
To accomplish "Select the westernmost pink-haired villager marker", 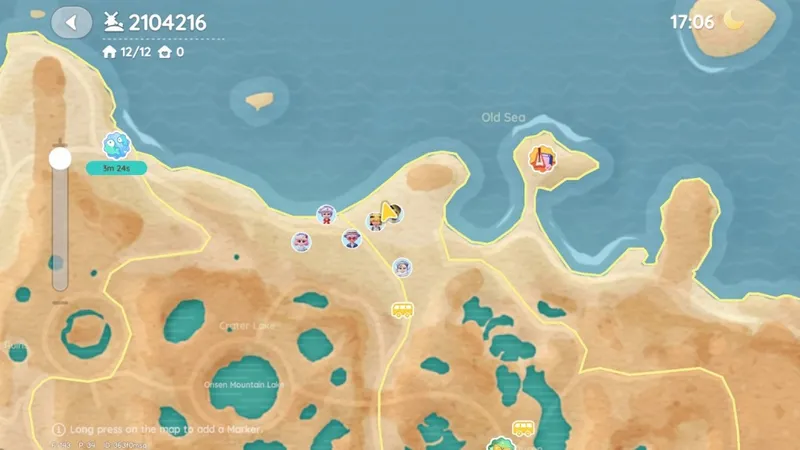I will coord(301,242).
